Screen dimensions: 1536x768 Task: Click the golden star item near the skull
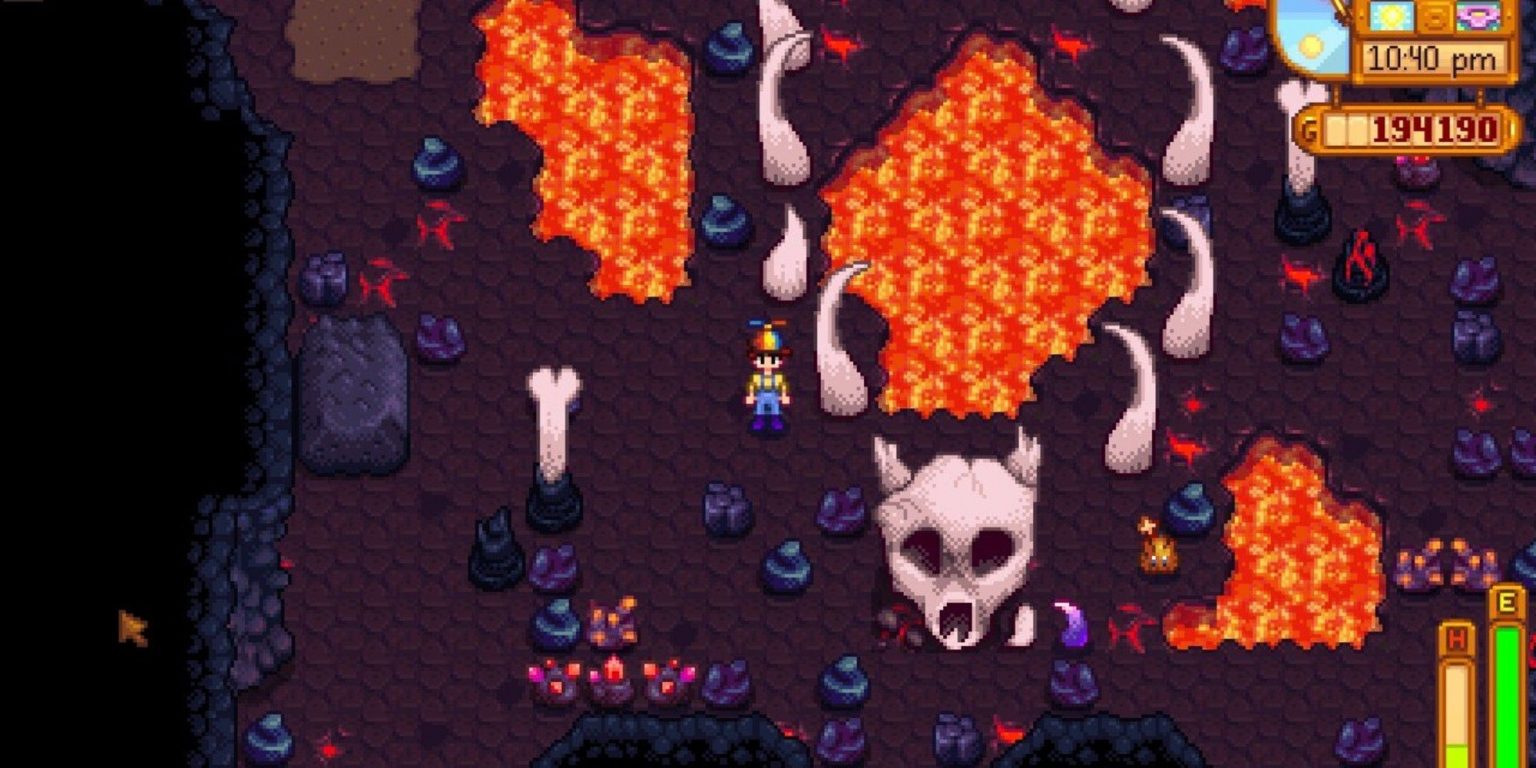coord(1147,525)
